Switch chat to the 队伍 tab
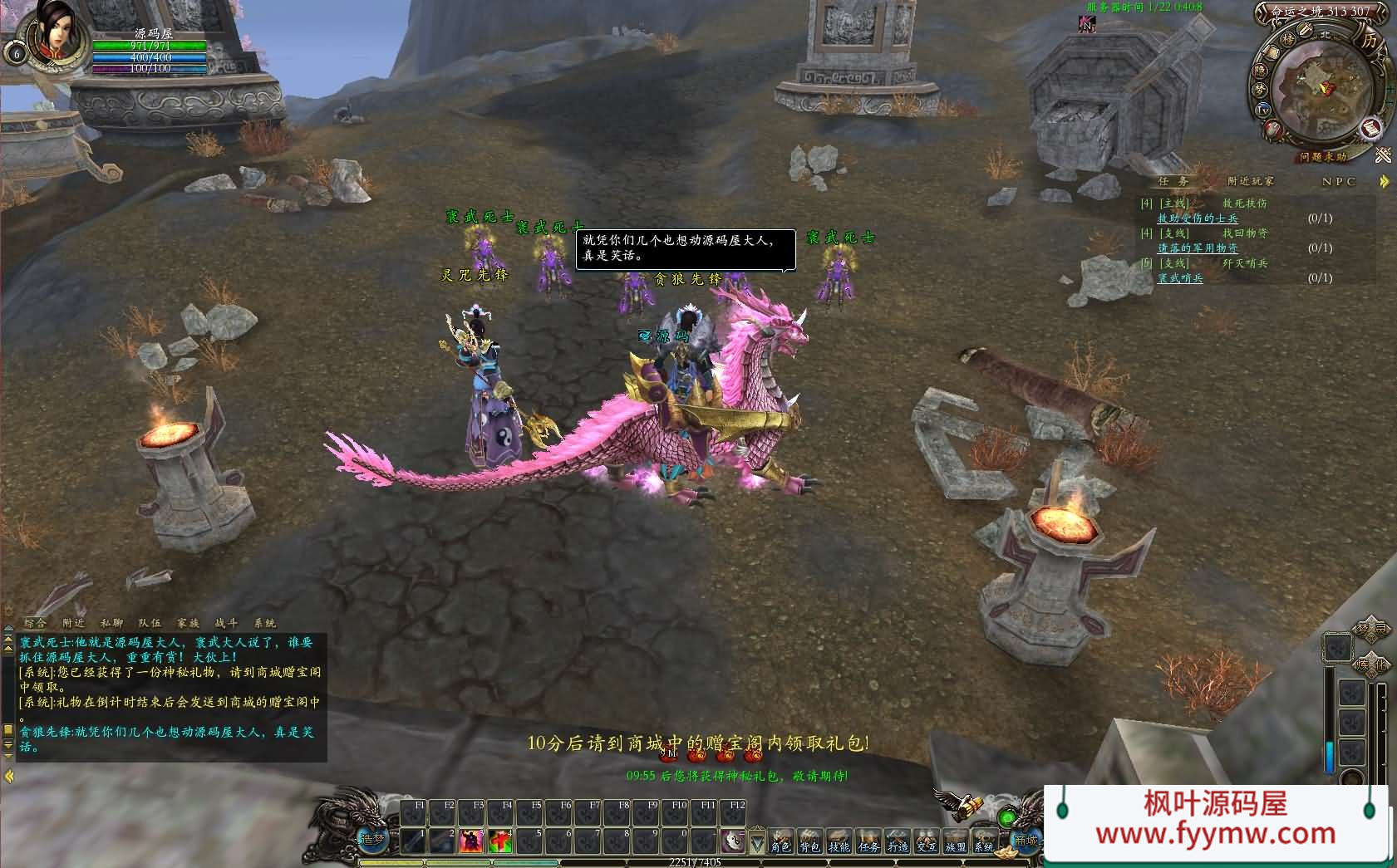The width and height of the screenshot is (1397, 868). pos(150,622)
